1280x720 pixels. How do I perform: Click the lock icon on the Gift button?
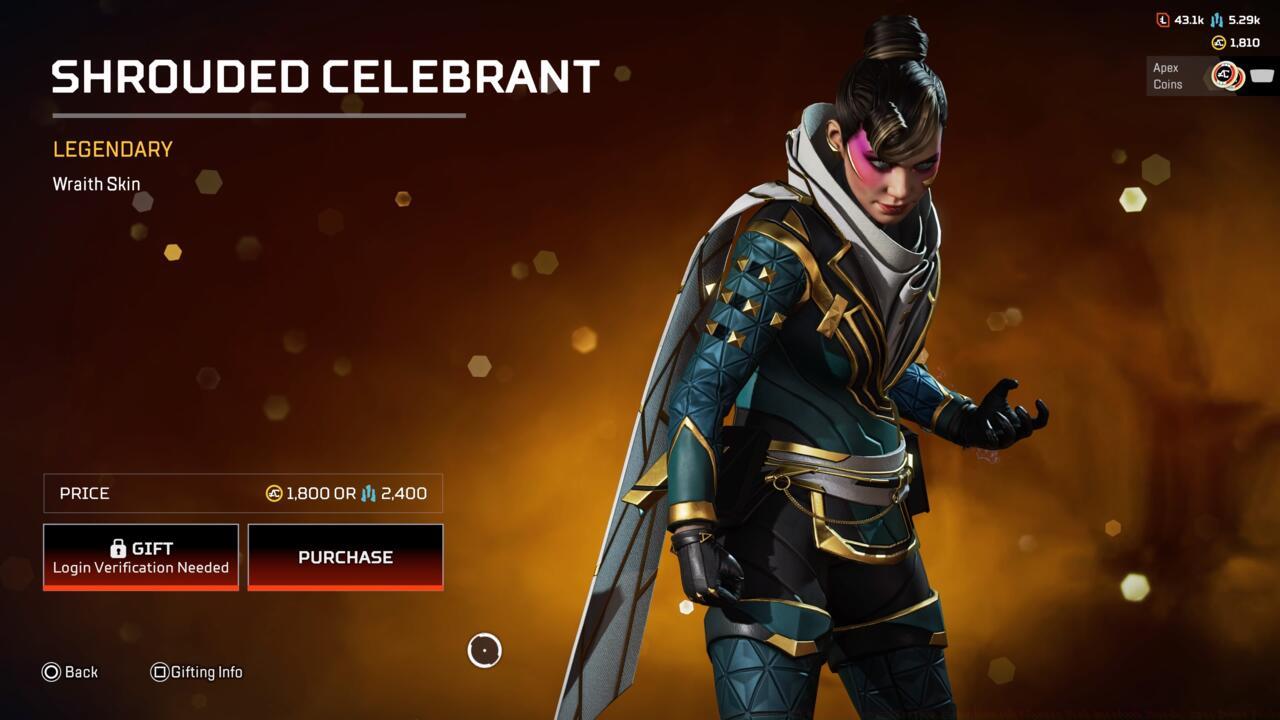(x=116, y=547)
